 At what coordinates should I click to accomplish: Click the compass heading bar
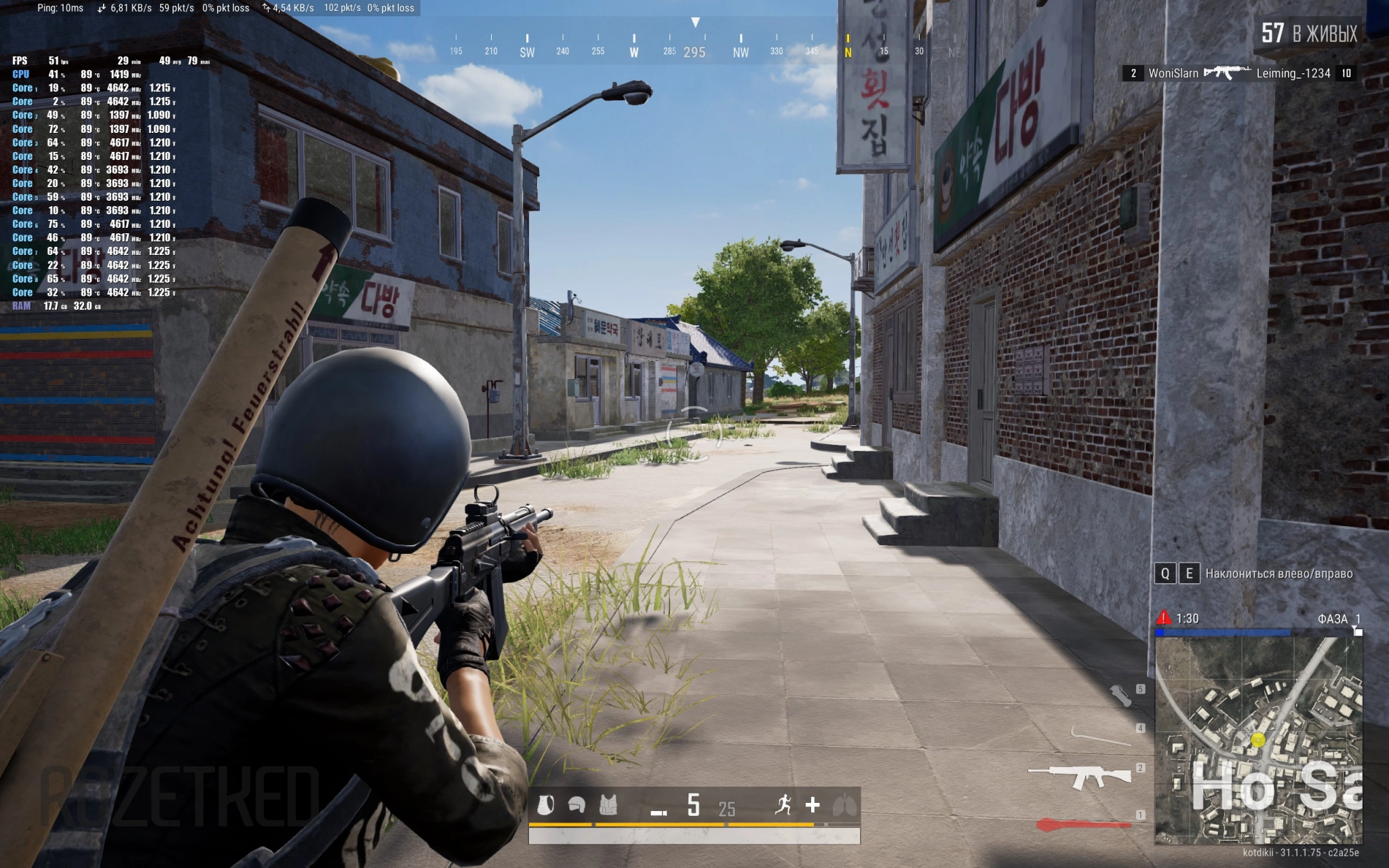point(694,47)
